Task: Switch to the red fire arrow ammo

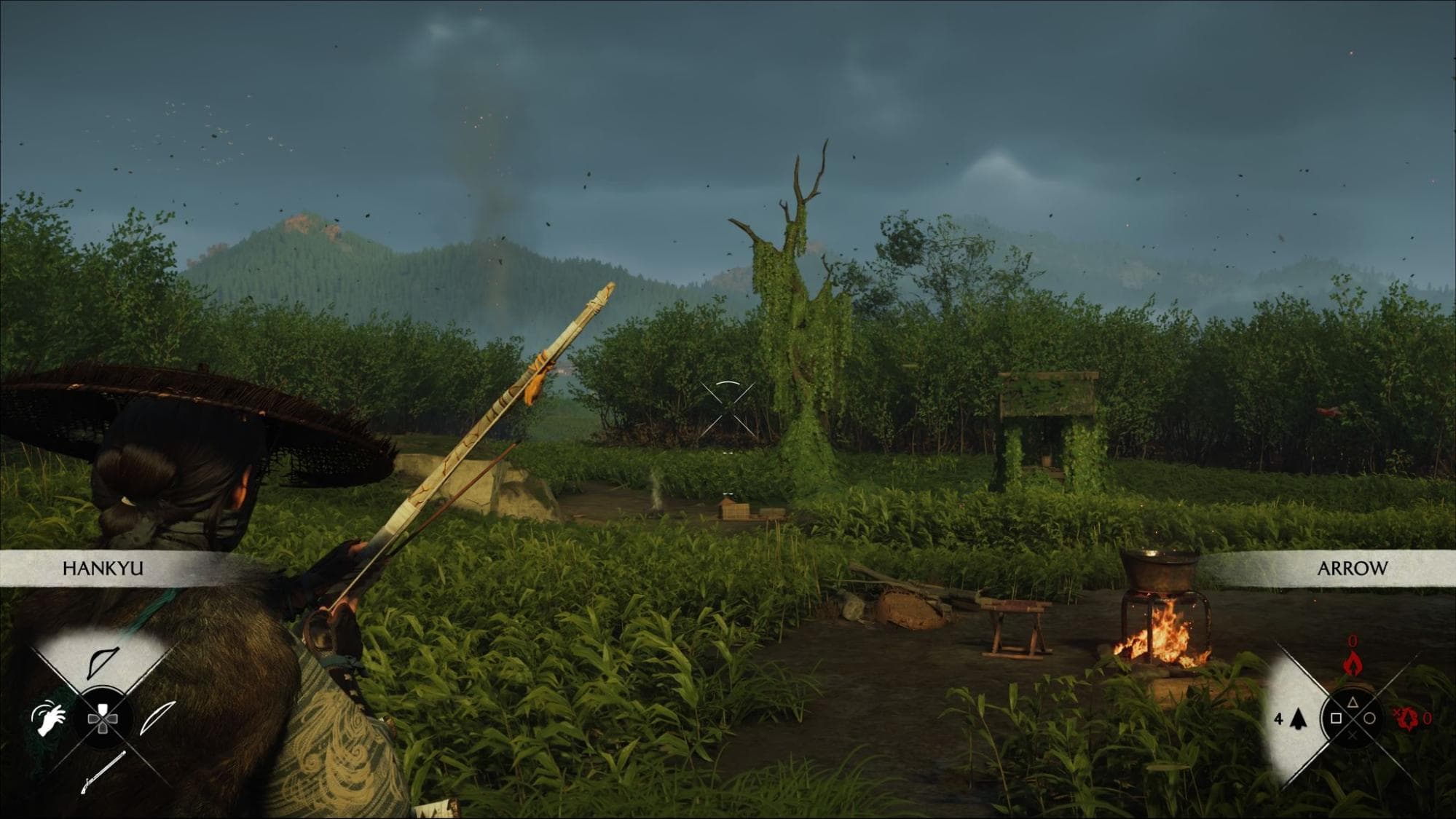Action: point(1352,662)
